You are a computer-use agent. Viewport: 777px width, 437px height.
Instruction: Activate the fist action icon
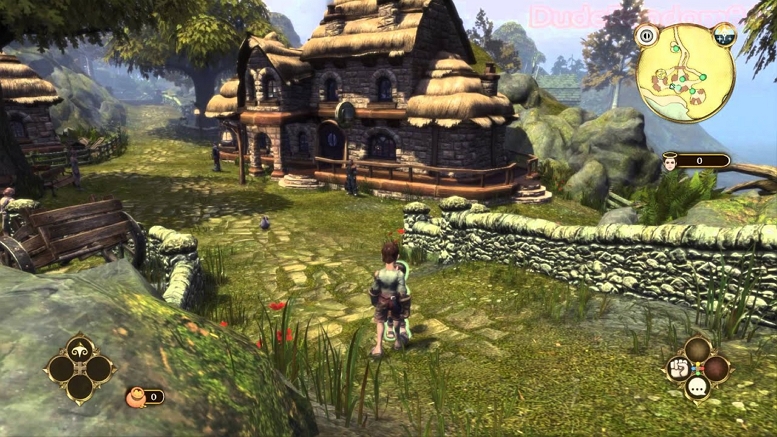tap(677, 368)
